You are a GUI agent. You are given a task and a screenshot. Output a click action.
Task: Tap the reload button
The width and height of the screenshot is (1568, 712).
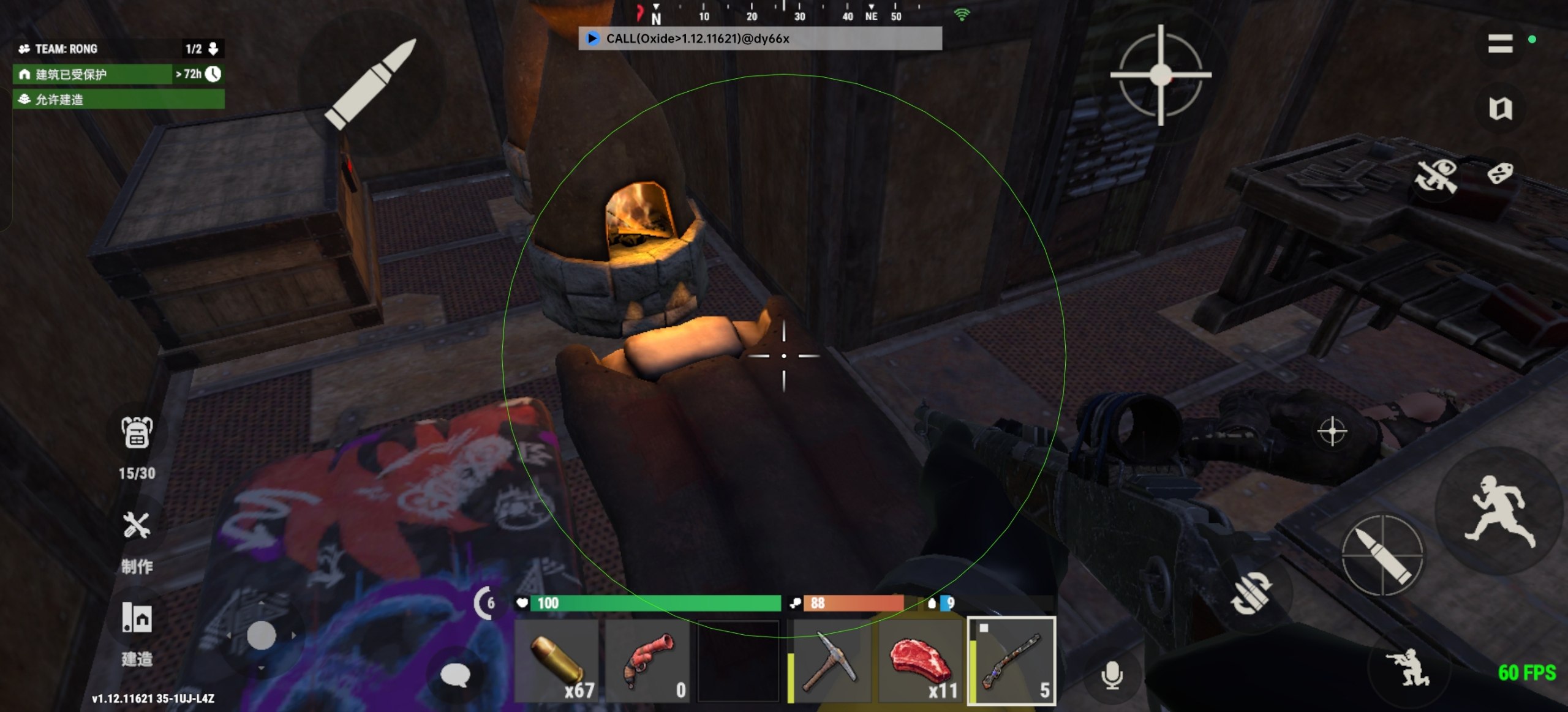click(1251, 593)
